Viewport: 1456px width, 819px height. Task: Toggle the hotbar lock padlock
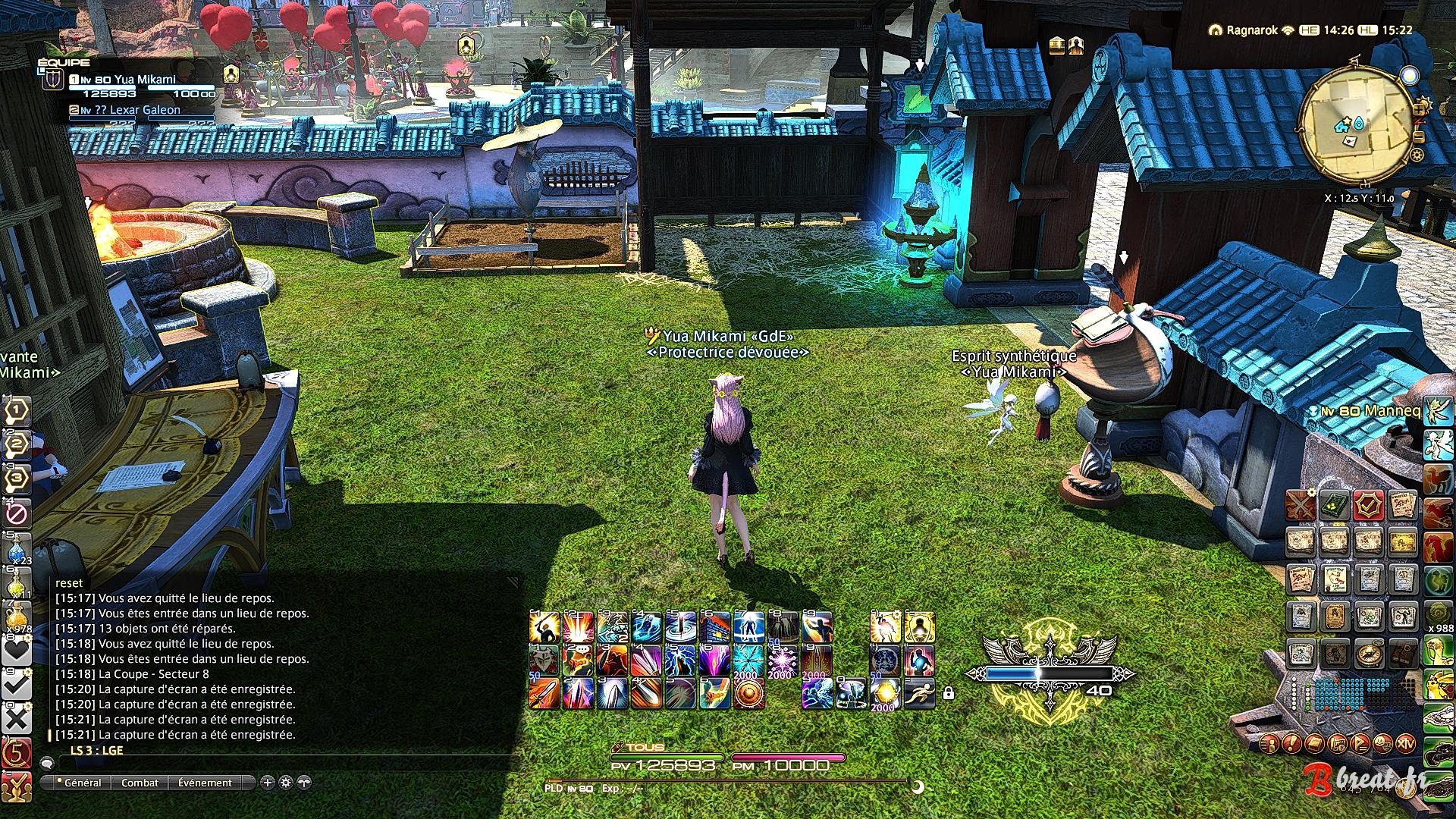click(x=948, y=693)
